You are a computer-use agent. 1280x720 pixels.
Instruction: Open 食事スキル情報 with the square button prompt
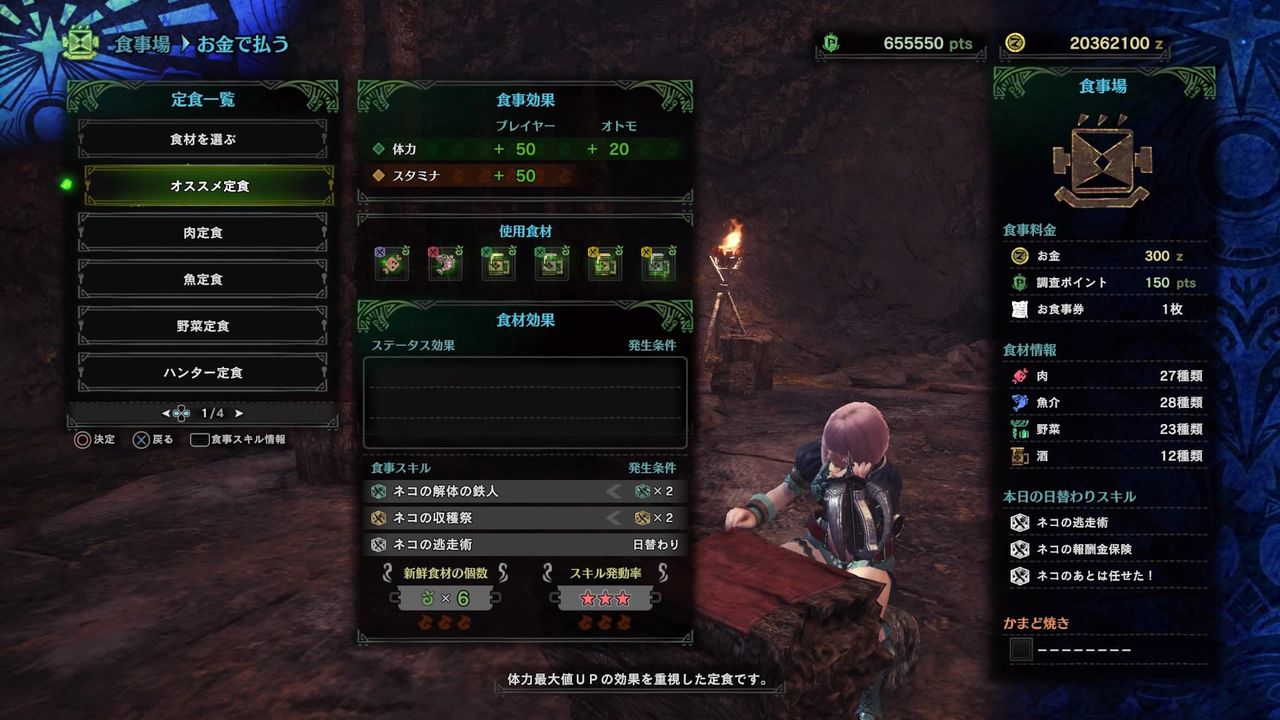click(x=200, y=438)
